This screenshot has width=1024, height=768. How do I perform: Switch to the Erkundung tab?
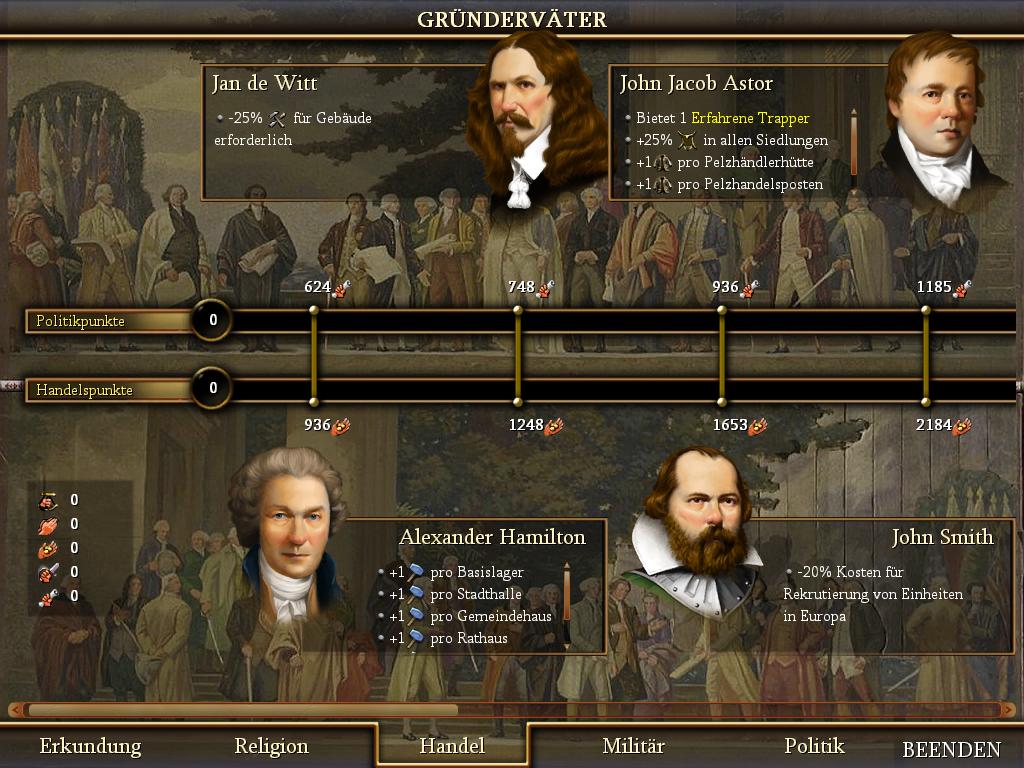[x=90, y=746]
